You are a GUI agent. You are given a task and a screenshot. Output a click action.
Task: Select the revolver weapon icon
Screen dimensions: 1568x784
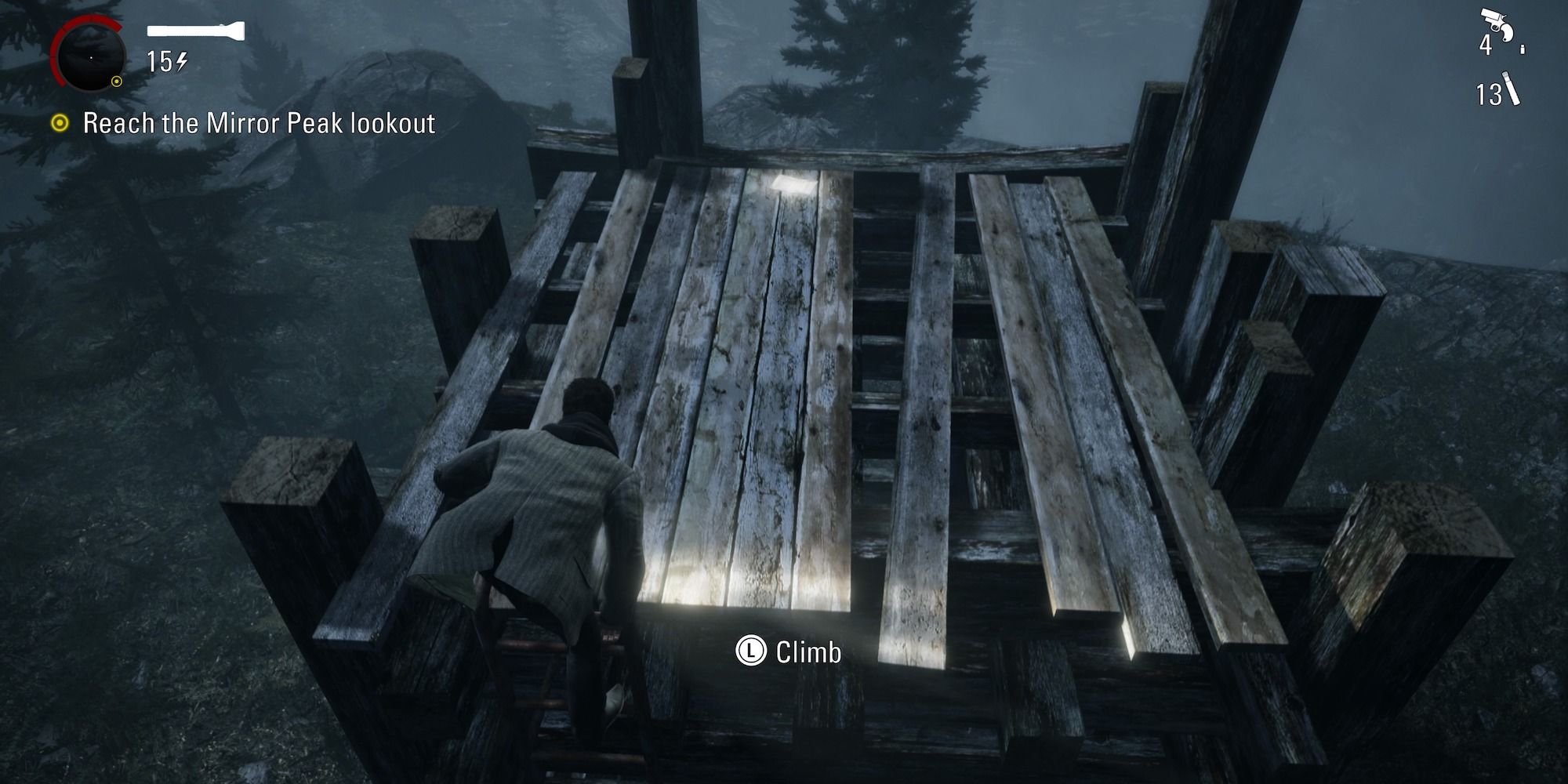pyautogui.click(x=1497, y=25)
